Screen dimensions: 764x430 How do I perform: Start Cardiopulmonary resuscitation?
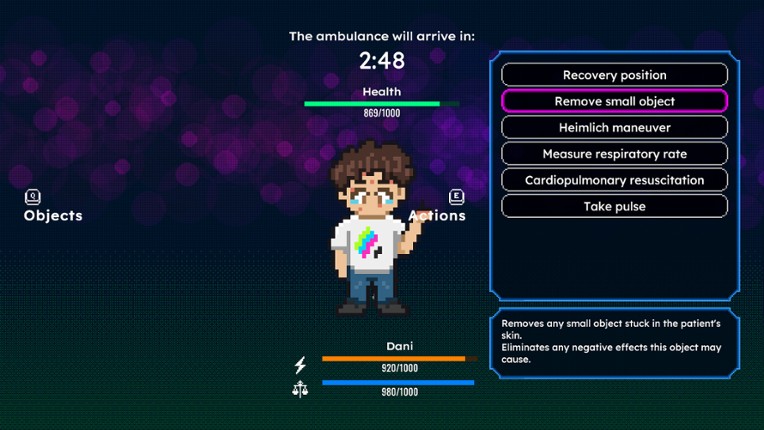tap(614, 180)
